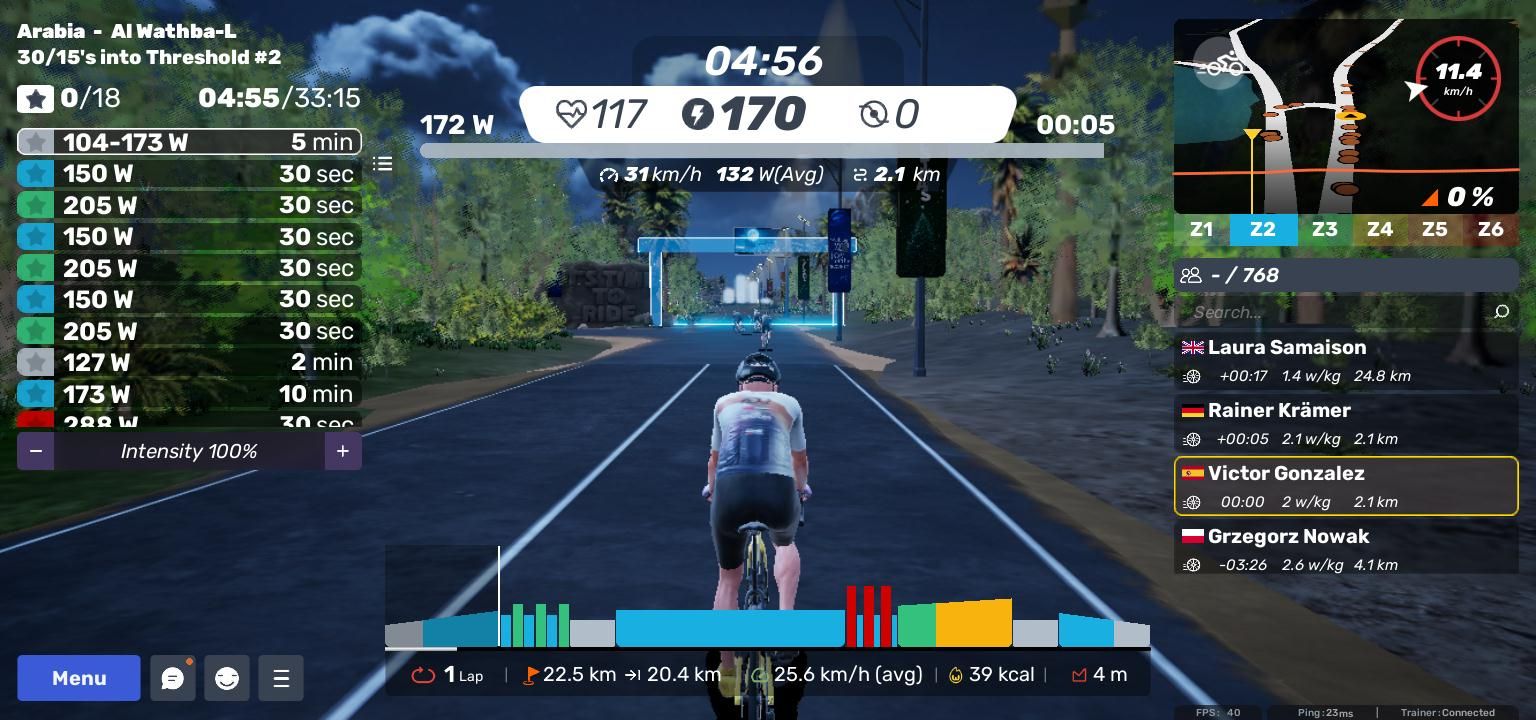Decrease workout intensity with minus button
Screen dimensions: 1536x720
tap(36, 451)
